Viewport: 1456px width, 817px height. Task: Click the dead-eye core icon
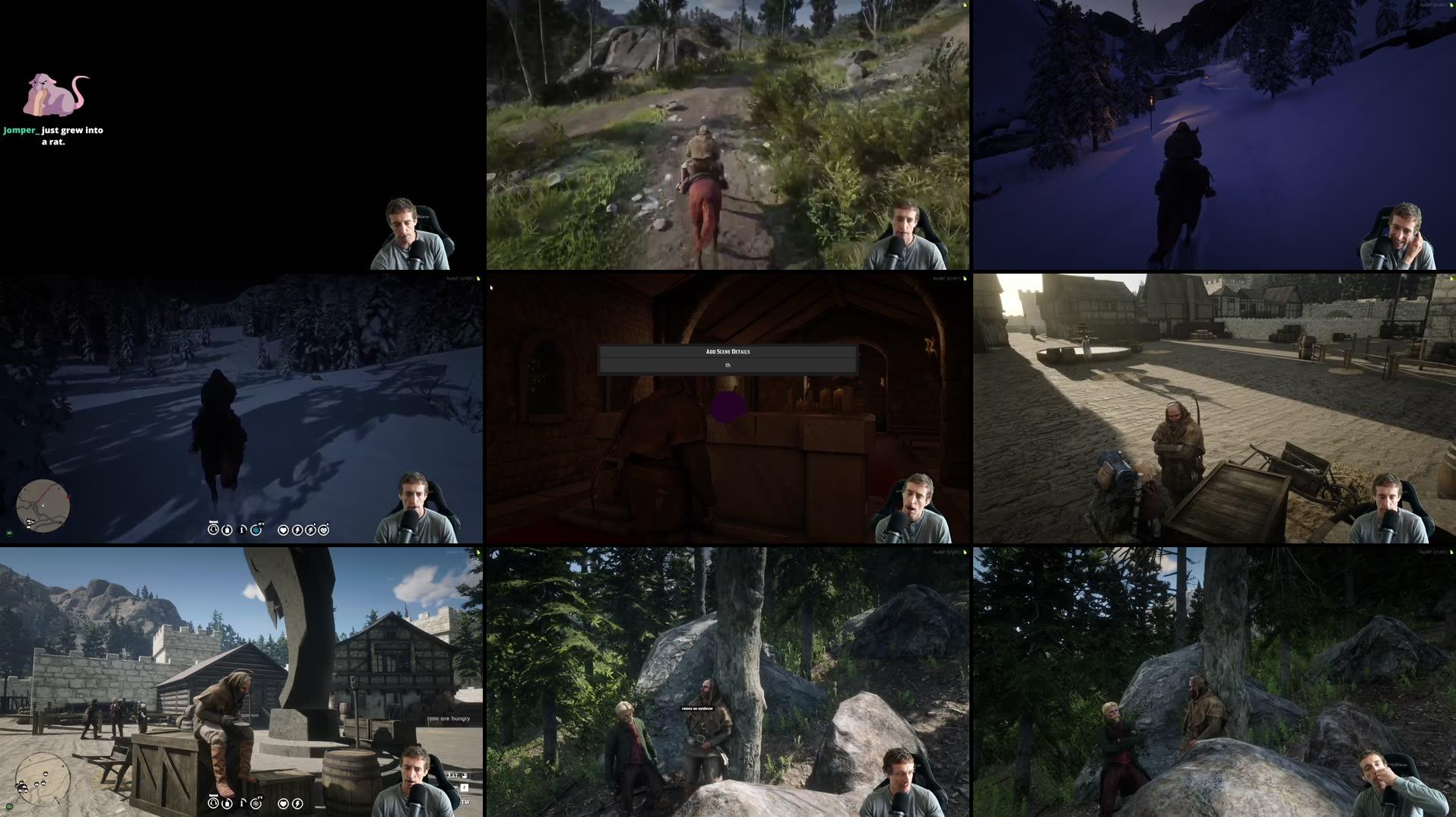point(312,530)
